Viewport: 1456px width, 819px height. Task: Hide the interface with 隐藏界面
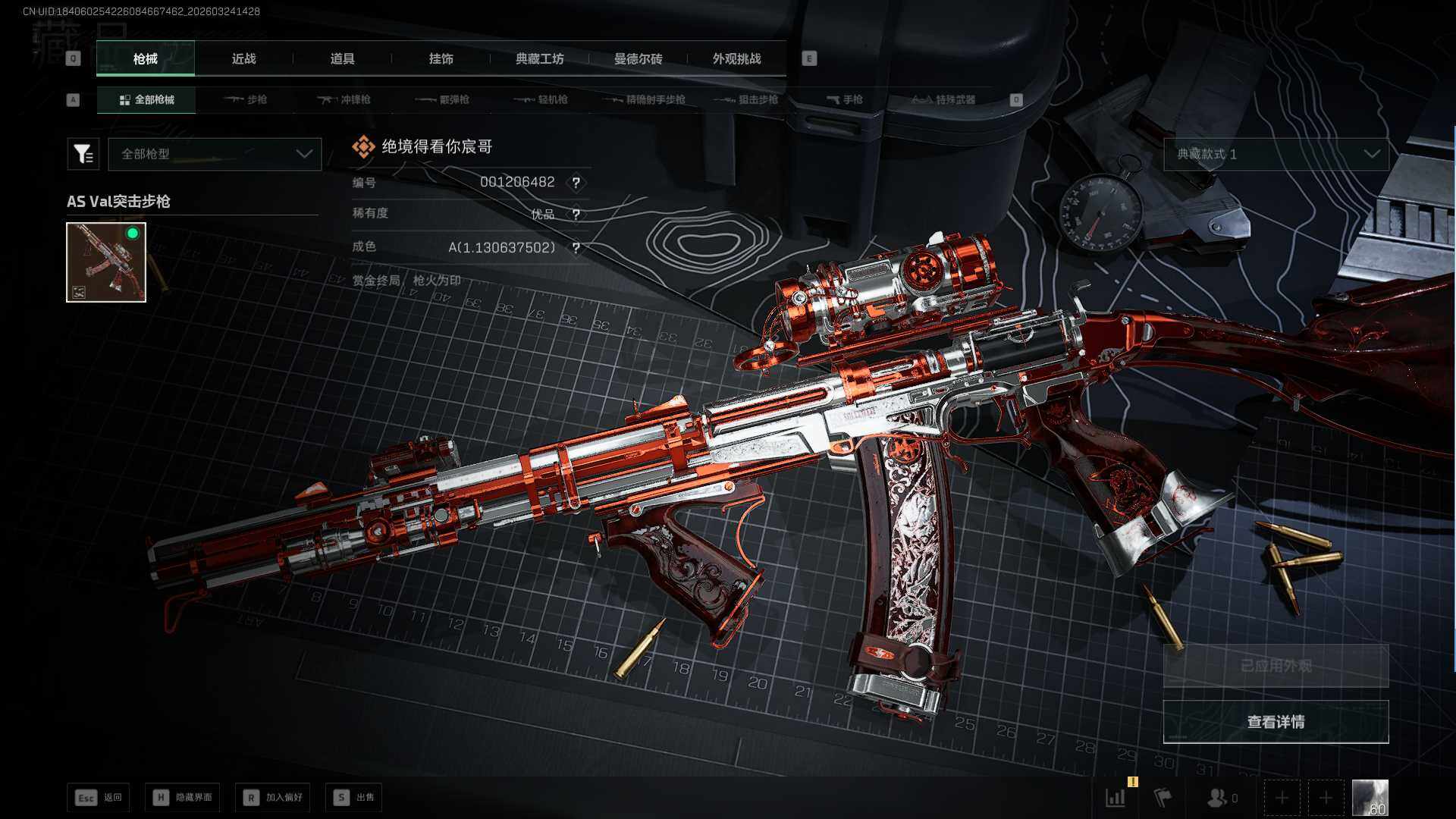(183, 798)
